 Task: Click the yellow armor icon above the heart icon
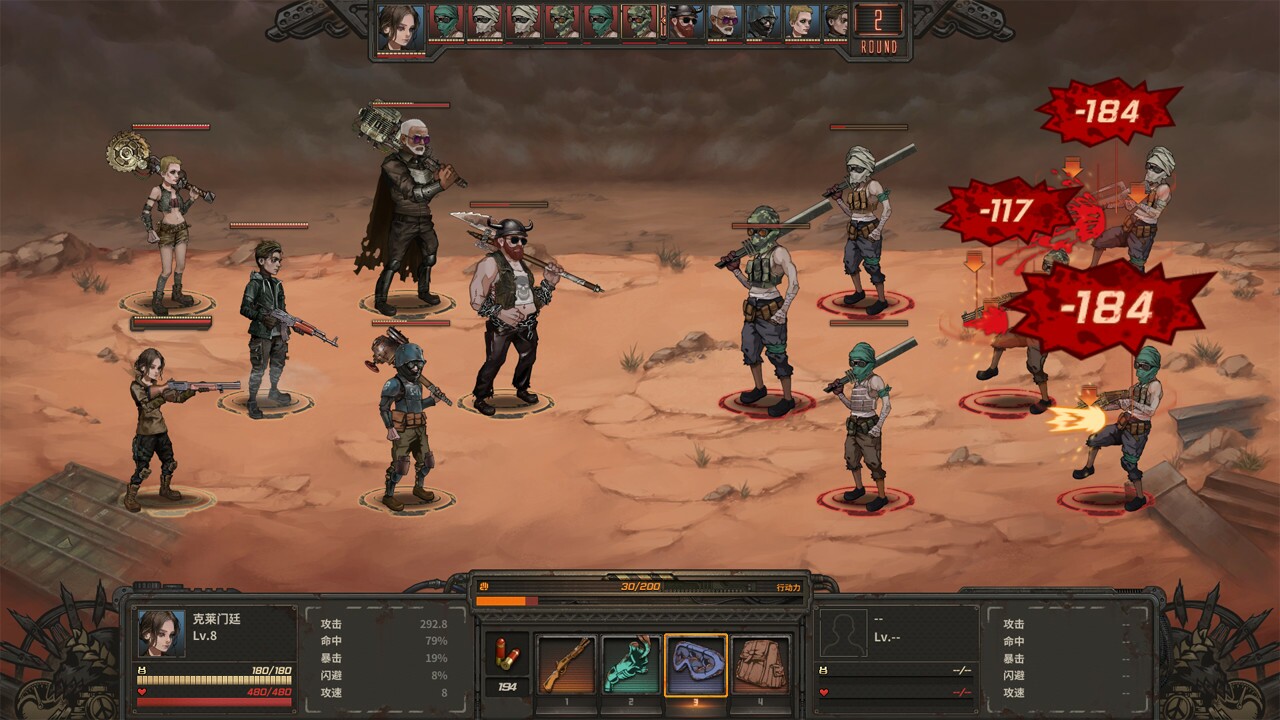point(823,670)
